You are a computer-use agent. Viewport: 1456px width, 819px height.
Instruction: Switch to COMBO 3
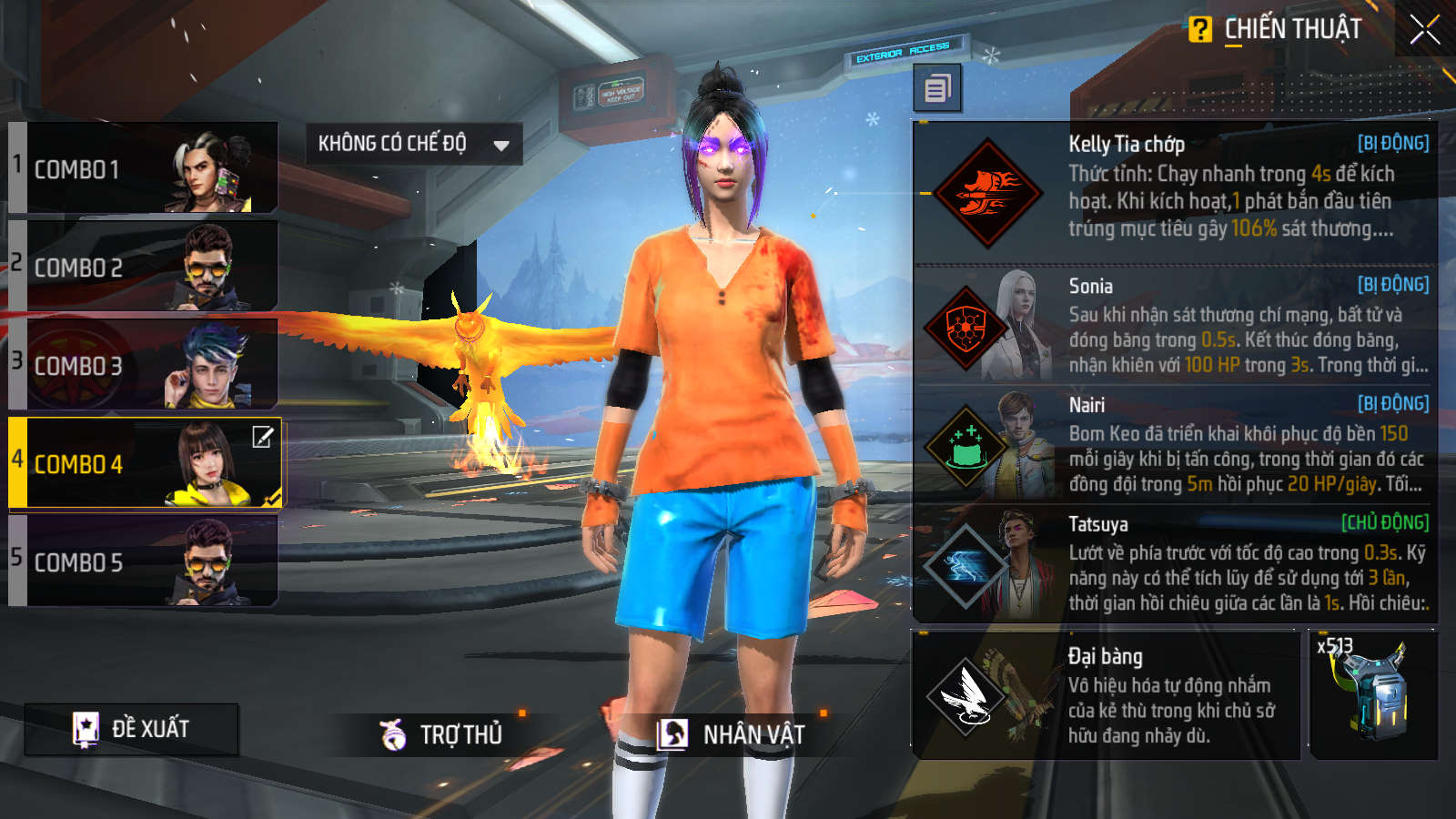143,365
